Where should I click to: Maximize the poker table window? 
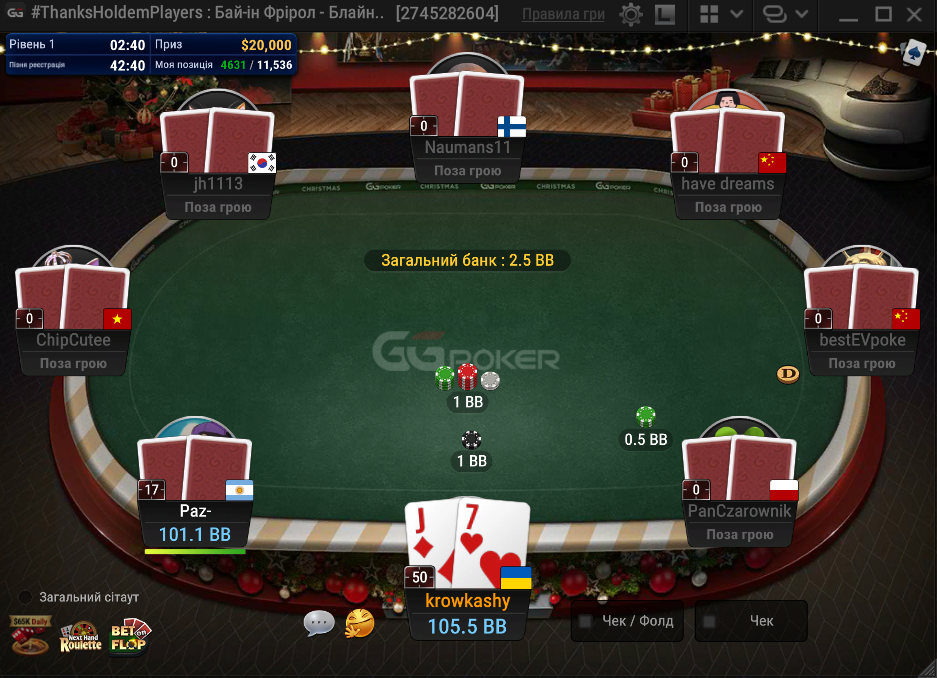coord(882,14)
